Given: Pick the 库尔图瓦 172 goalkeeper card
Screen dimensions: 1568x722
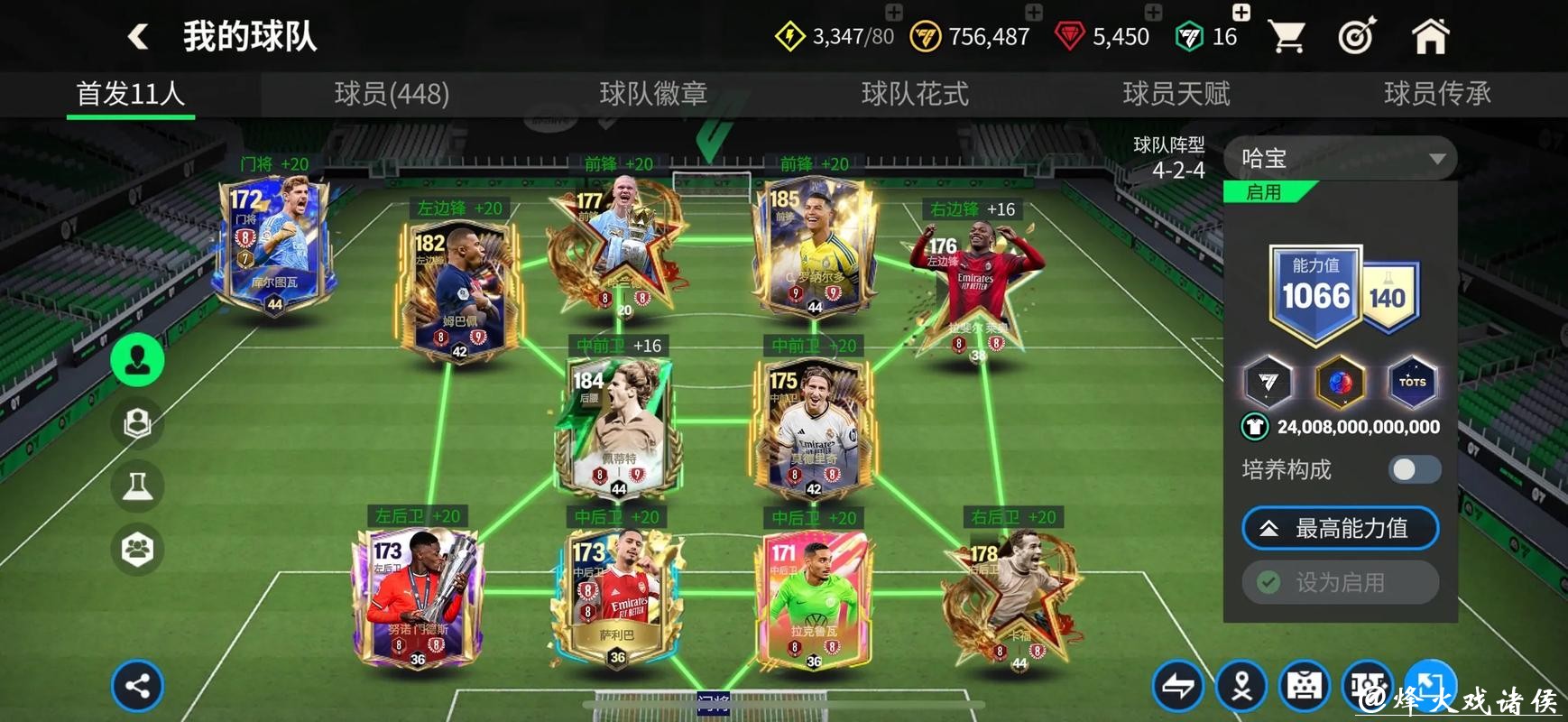Looking at the screenshot, I should point(272,244).
